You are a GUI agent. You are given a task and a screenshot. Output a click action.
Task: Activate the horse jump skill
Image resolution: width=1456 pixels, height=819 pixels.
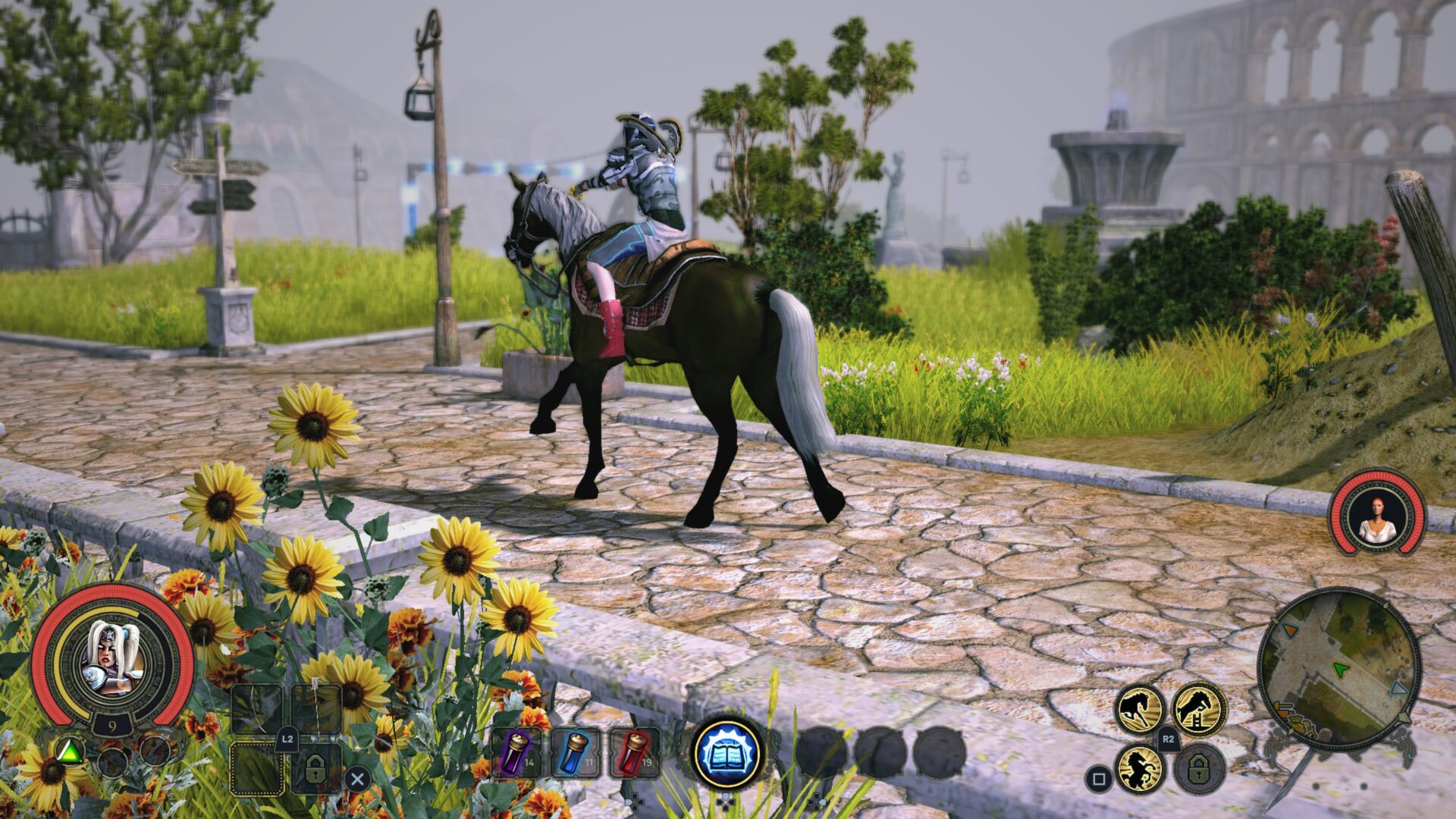point(1200,709)
